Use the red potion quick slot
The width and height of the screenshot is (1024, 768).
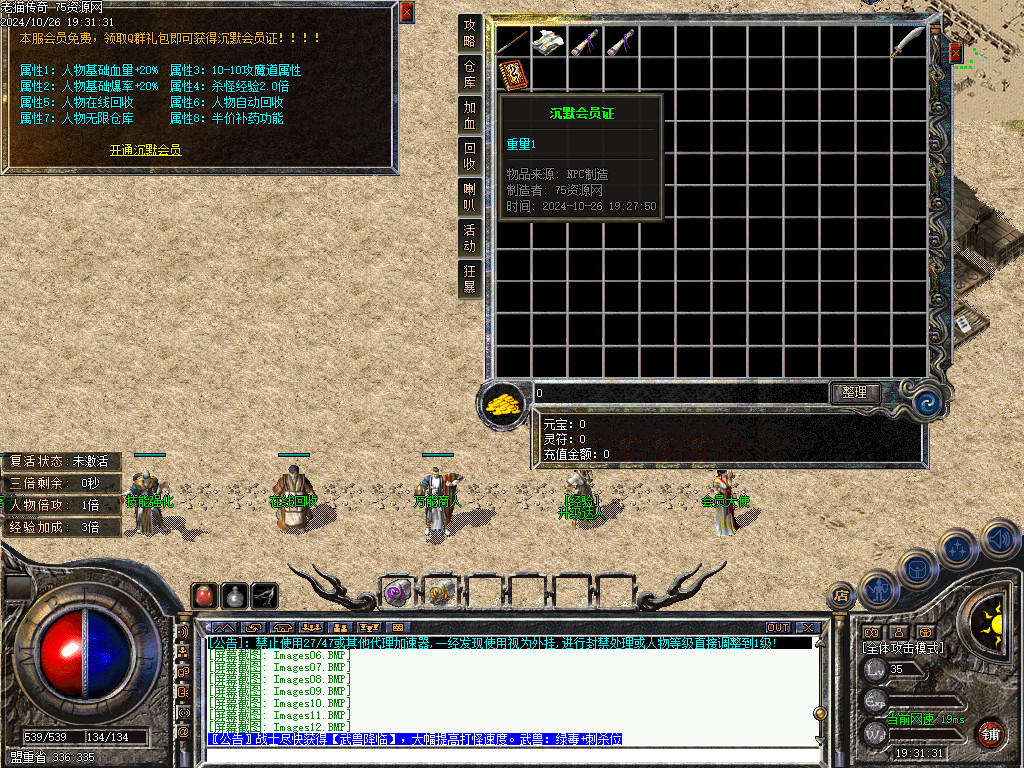point(204,595)
